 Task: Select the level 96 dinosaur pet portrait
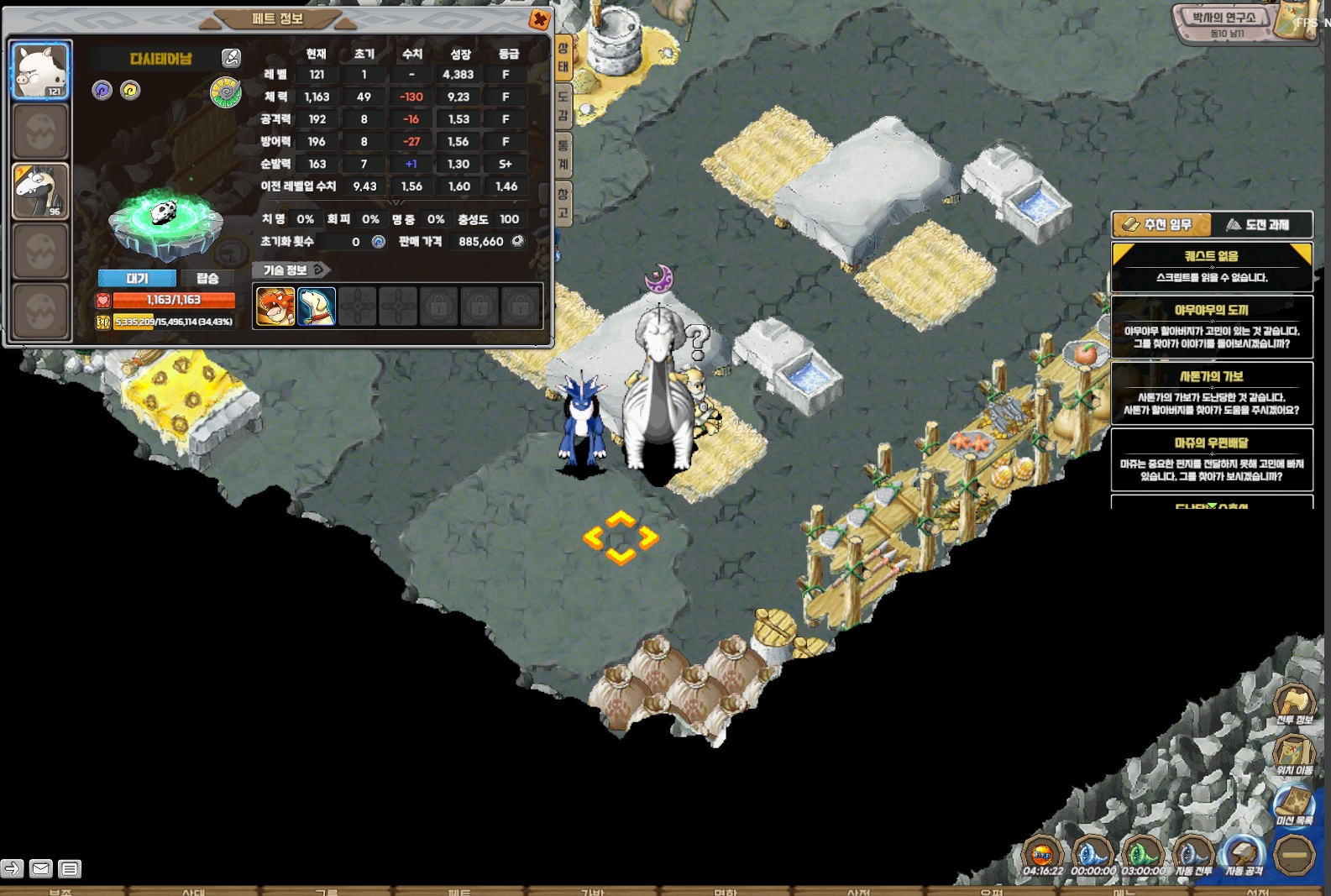(x=40, y=191)
